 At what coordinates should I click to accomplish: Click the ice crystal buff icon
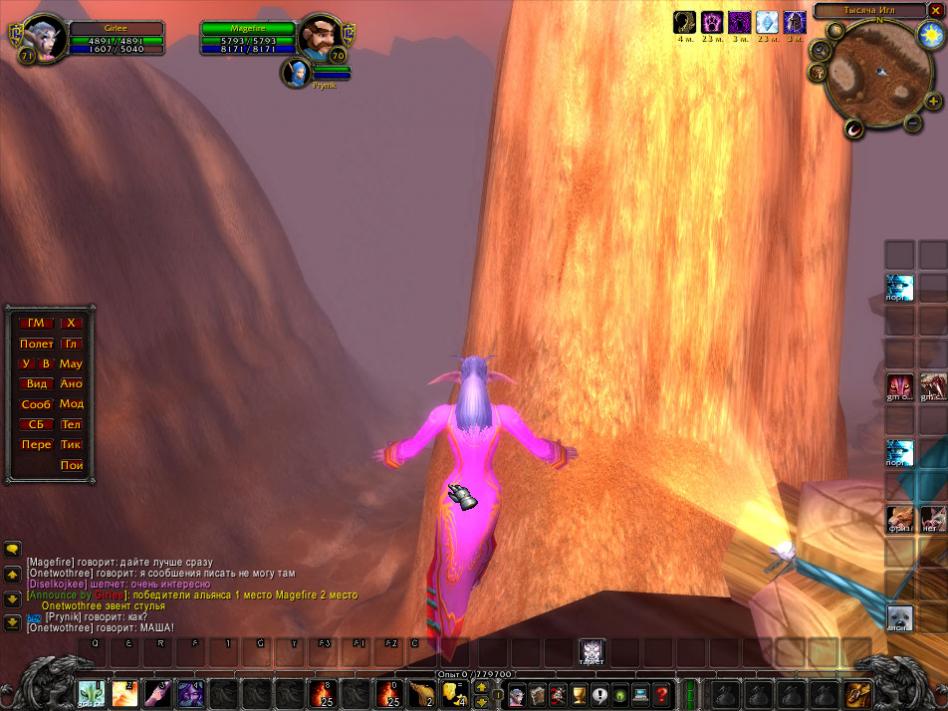coord(767,22)
